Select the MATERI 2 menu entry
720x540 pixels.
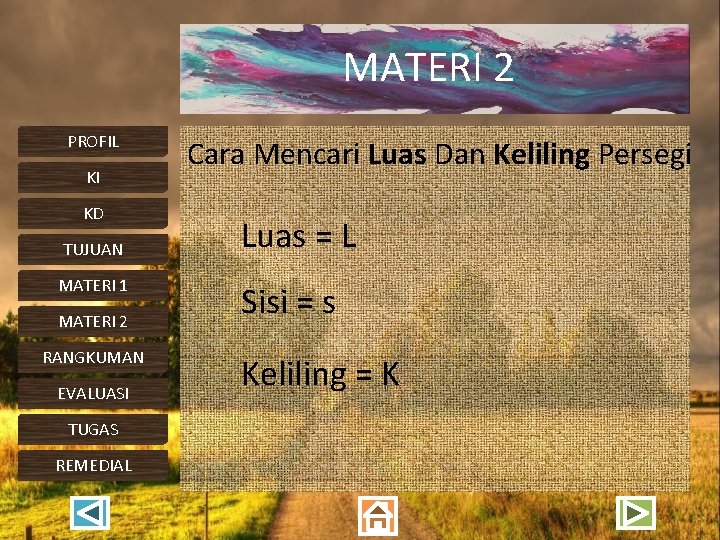tap(93, 322)
